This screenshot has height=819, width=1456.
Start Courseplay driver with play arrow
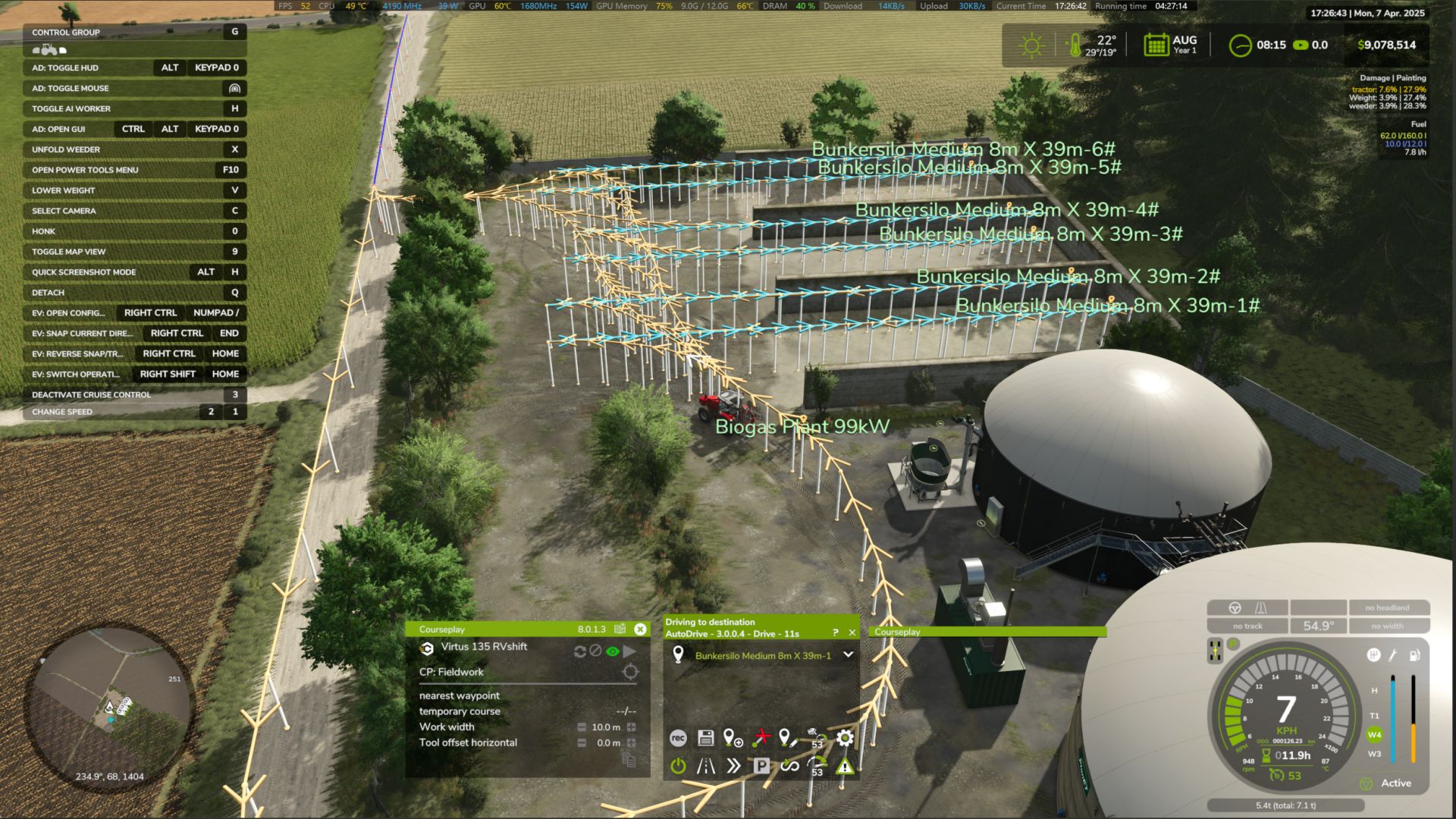click(629, 651)
